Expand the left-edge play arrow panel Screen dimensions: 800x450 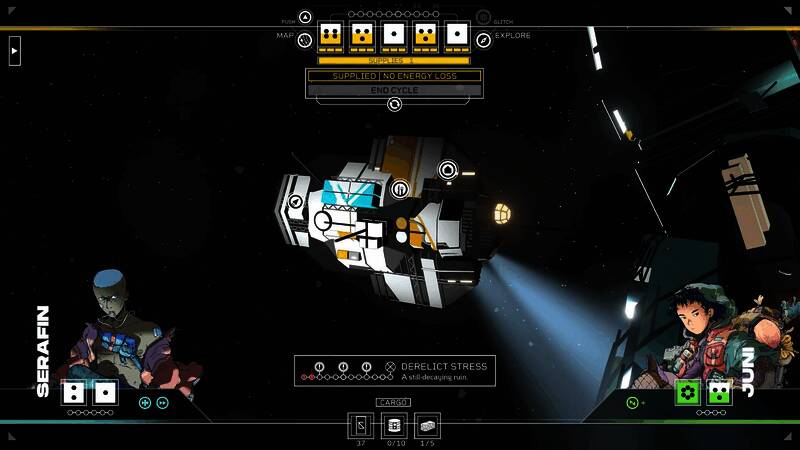[x=14, y=50]
